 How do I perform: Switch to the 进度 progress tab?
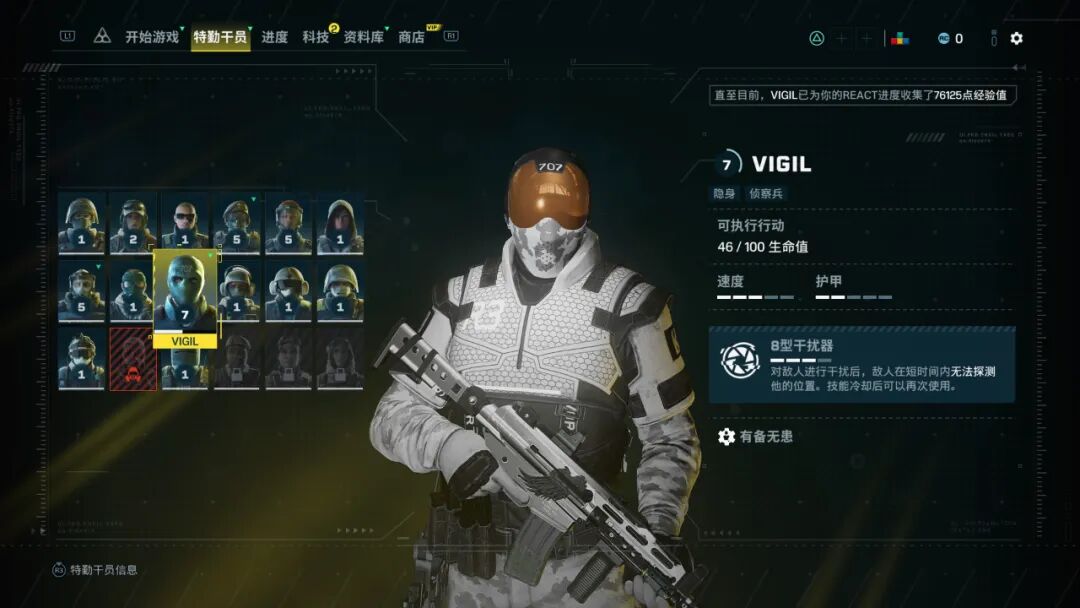click(275, 38)
